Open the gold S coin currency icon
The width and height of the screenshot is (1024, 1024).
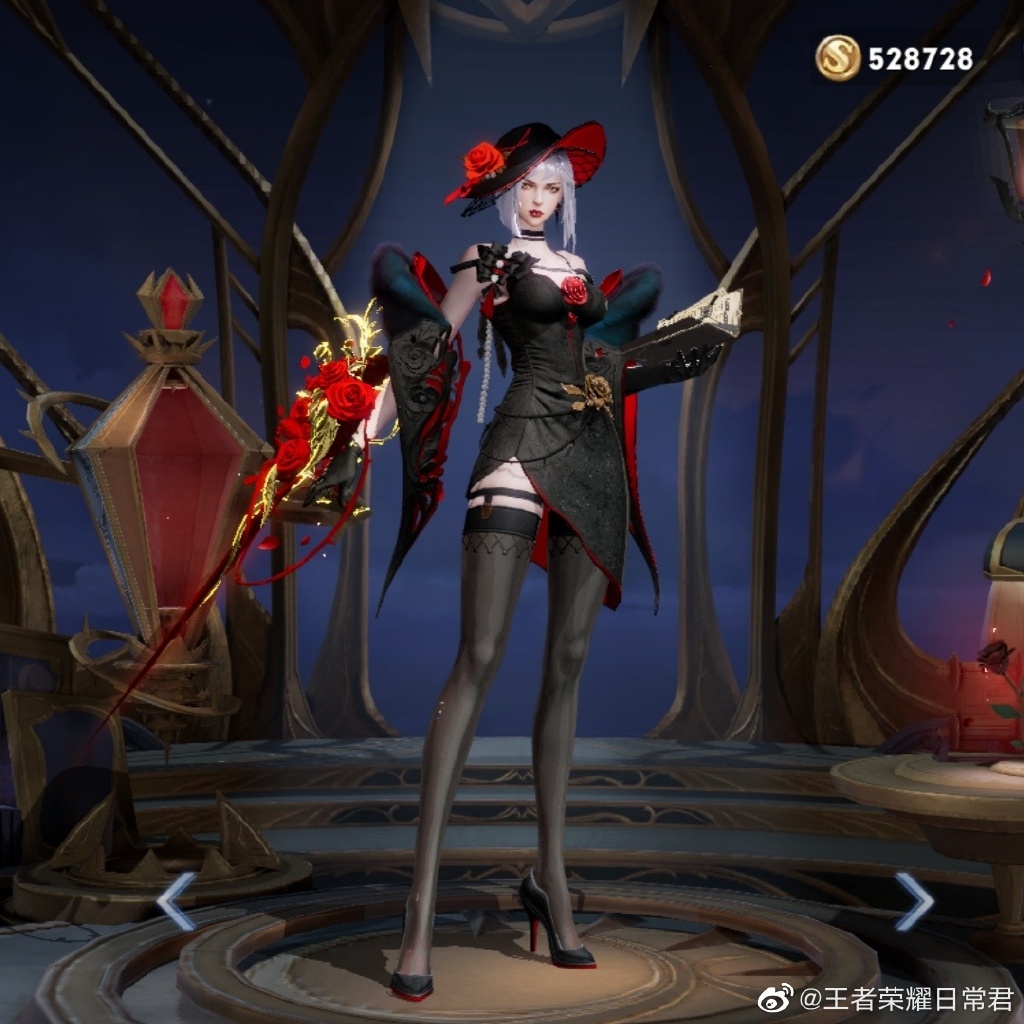(x=838, y=58)
